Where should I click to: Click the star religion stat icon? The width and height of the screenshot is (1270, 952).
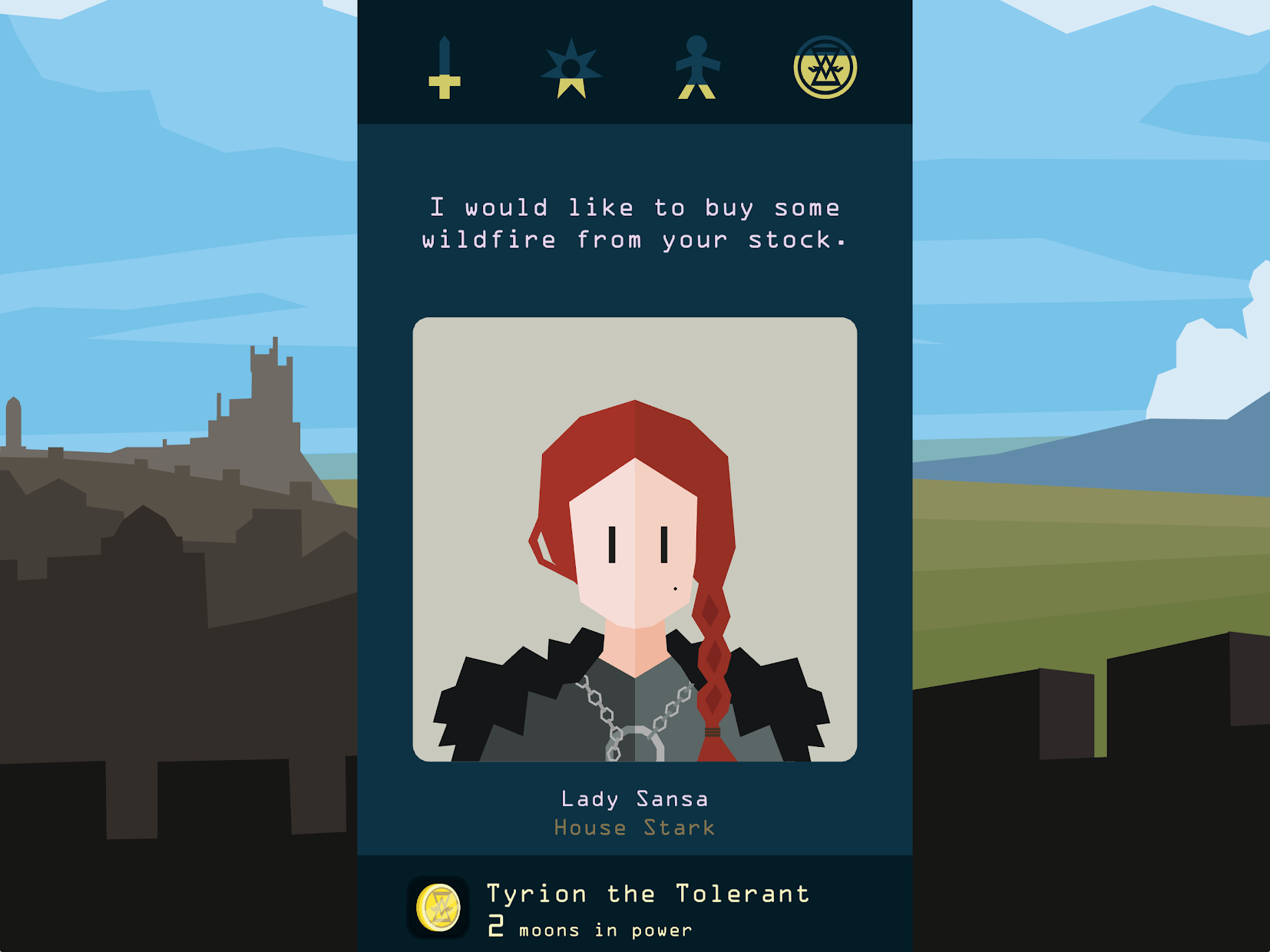click(x=570, y=65)
